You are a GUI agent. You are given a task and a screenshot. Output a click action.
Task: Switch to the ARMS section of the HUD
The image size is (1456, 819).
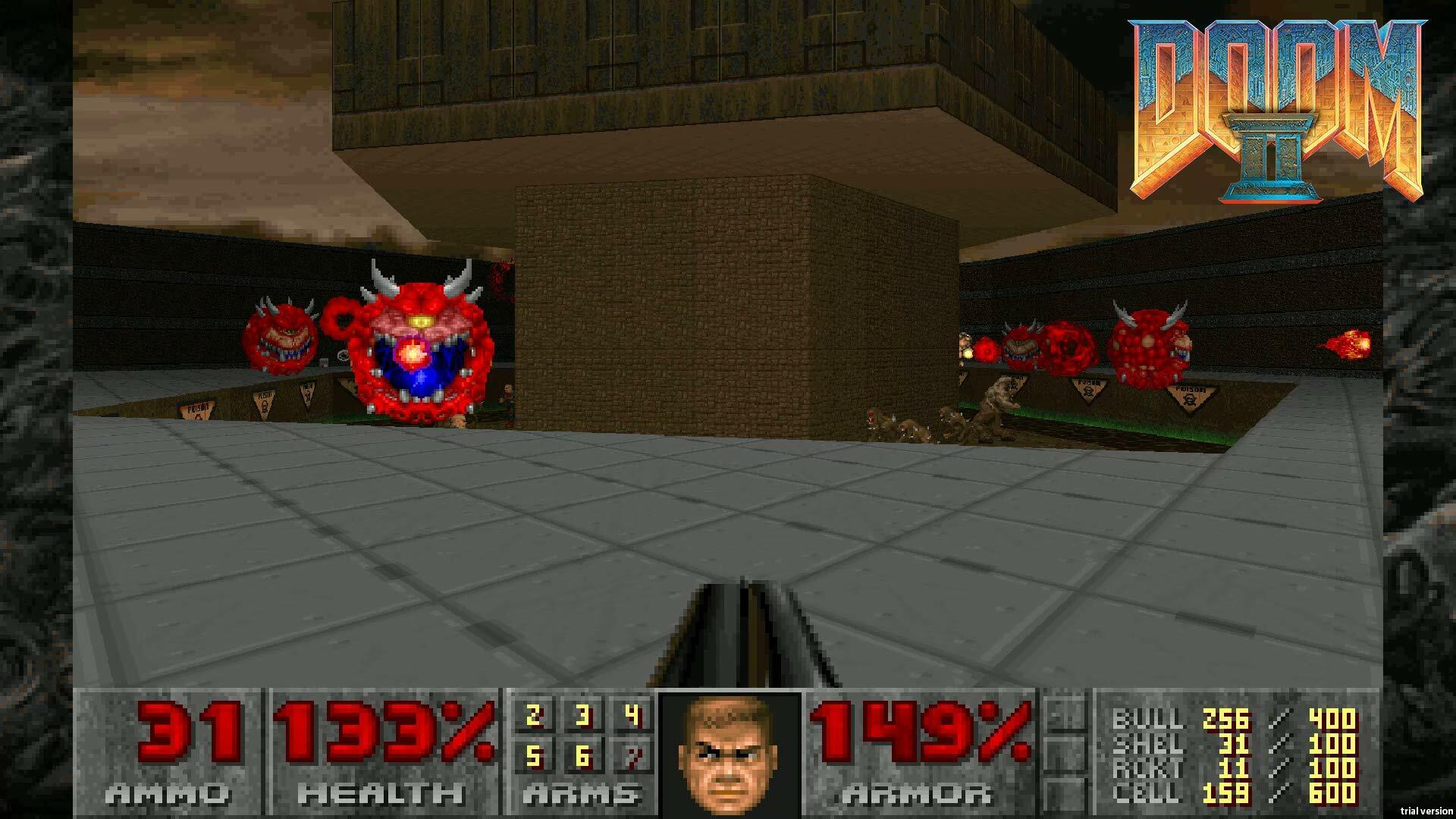coord(584,792)
